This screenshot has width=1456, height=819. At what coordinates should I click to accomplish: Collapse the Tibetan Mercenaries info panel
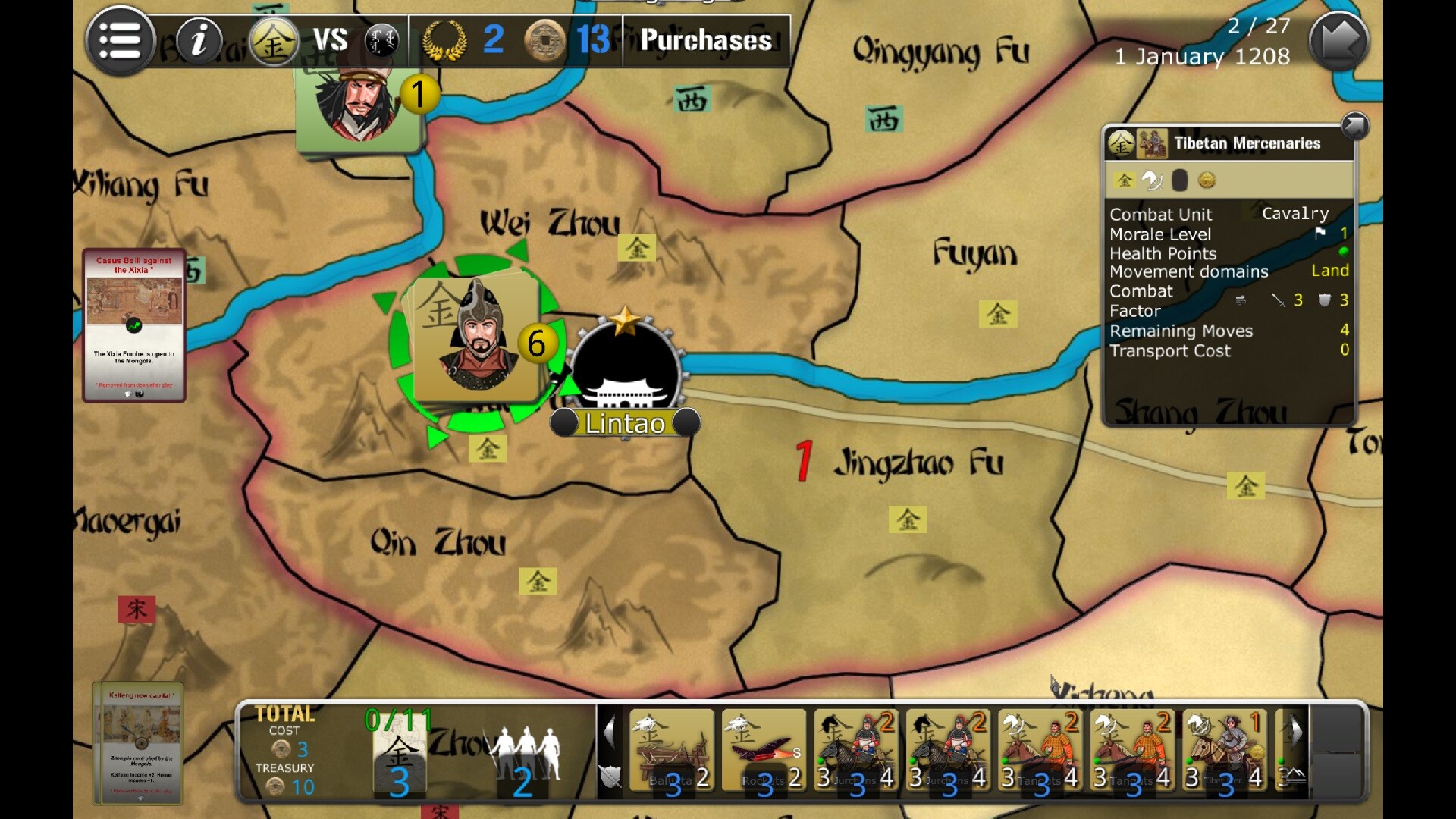[x=1354, y=127]
